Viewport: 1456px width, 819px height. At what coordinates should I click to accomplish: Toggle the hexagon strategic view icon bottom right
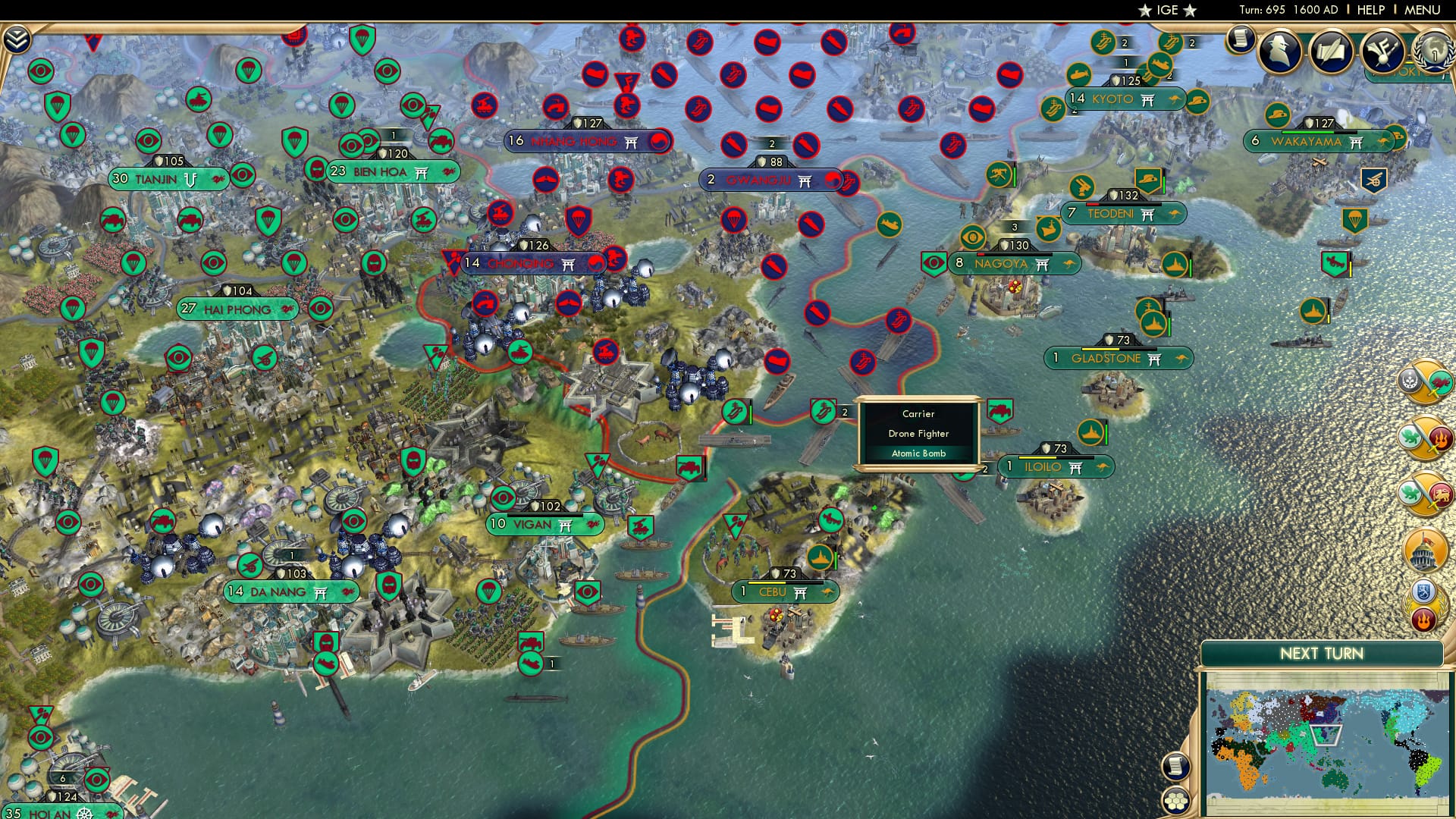pos(1175,800)
